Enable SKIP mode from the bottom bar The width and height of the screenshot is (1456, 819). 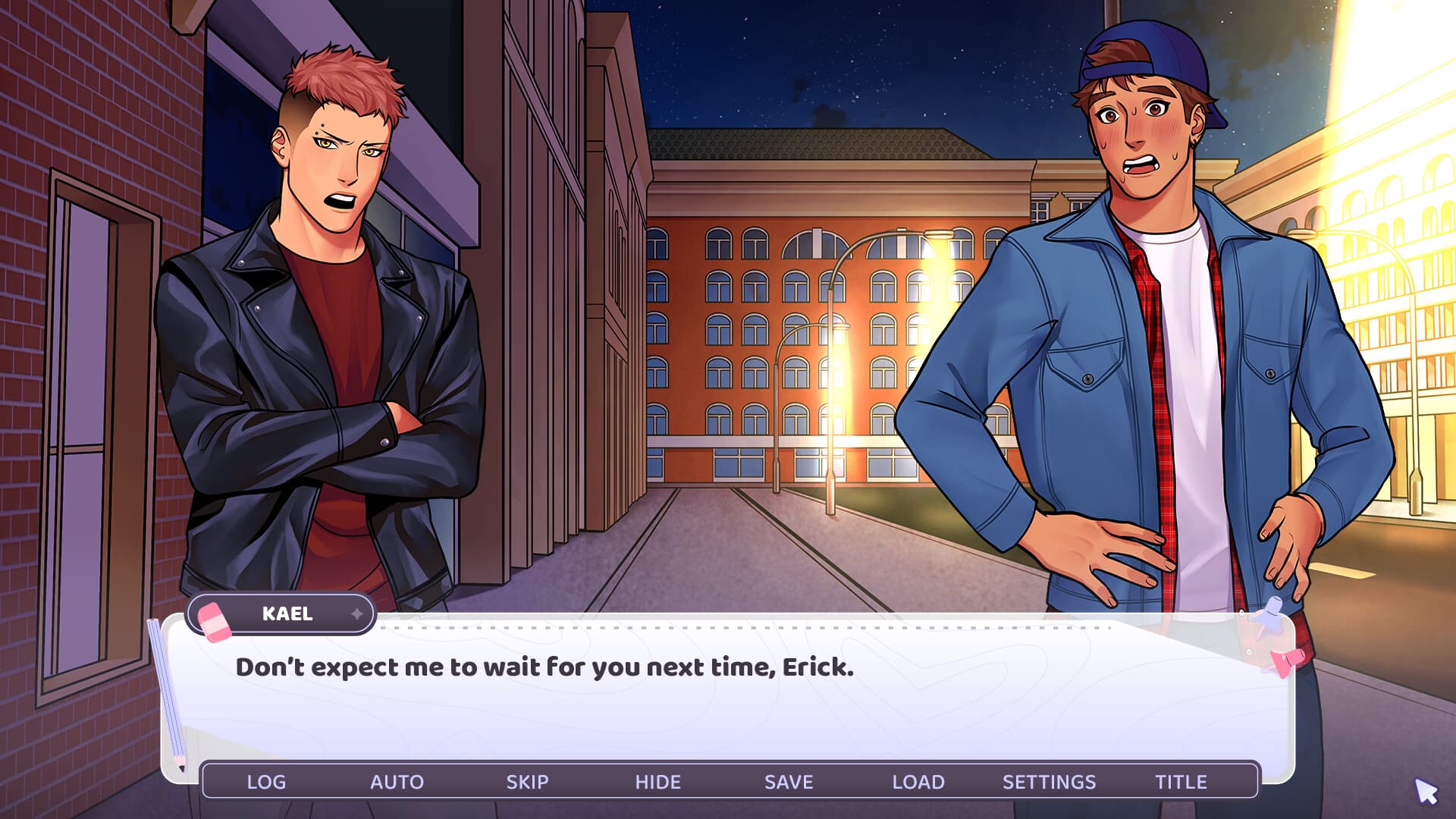529,782
